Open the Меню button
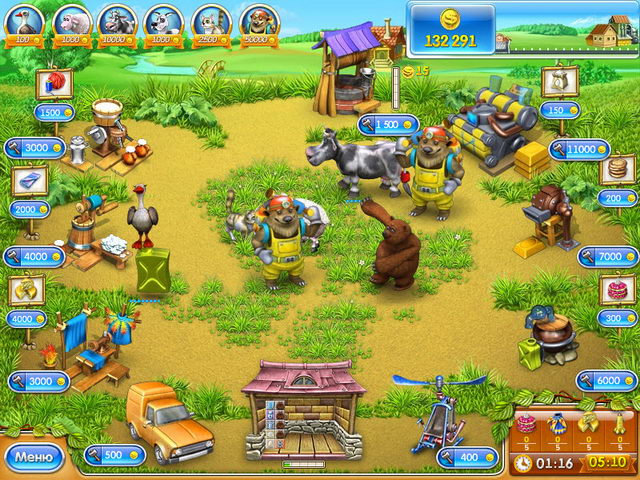Image resolution: width=640 pixels, height=480 pixels. coord(34,458)
